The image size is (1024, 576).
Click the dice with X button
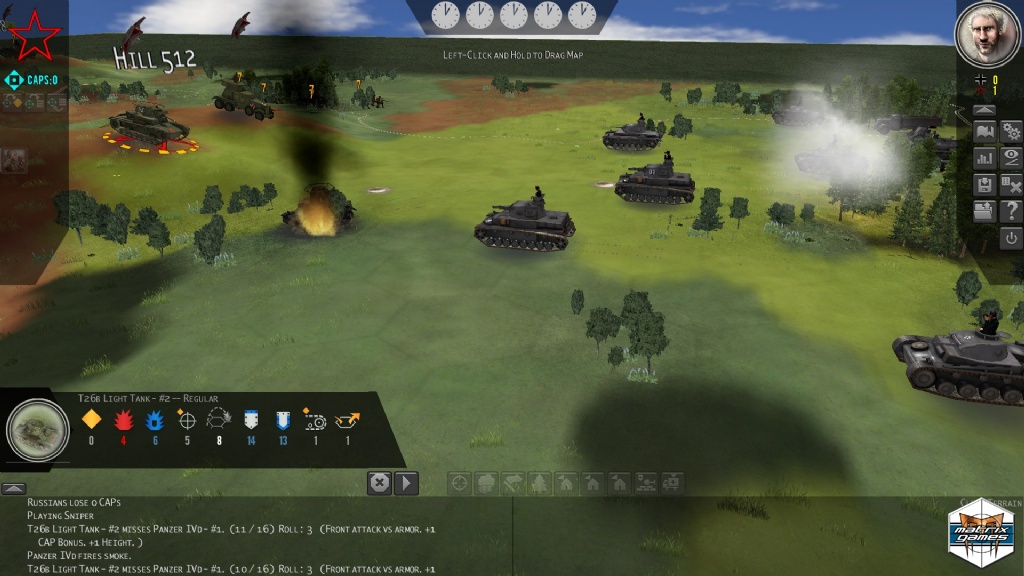coord(1011,185)
